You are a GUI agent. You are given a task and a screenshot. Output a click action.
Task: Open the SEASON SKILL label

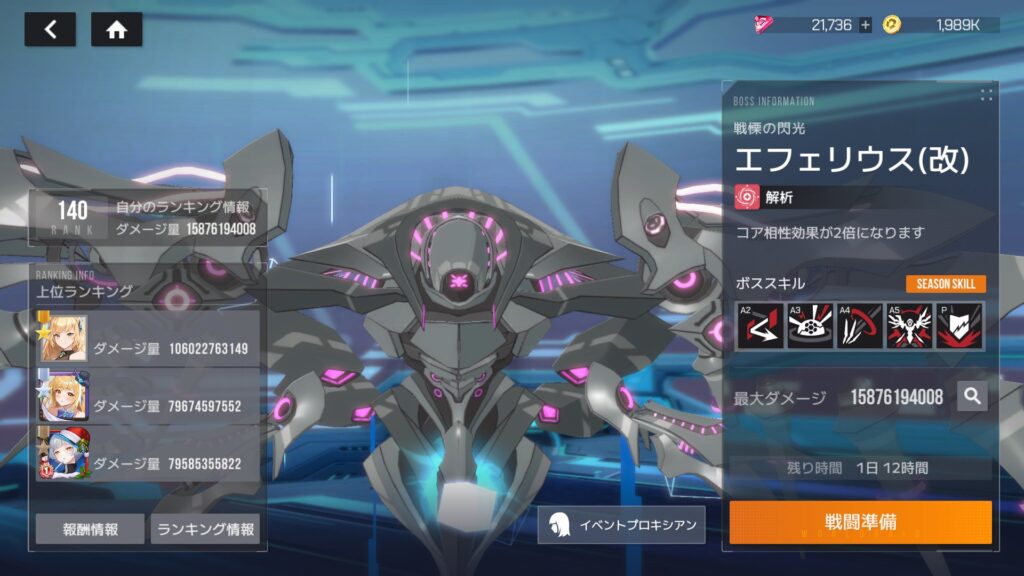point(946,284)
